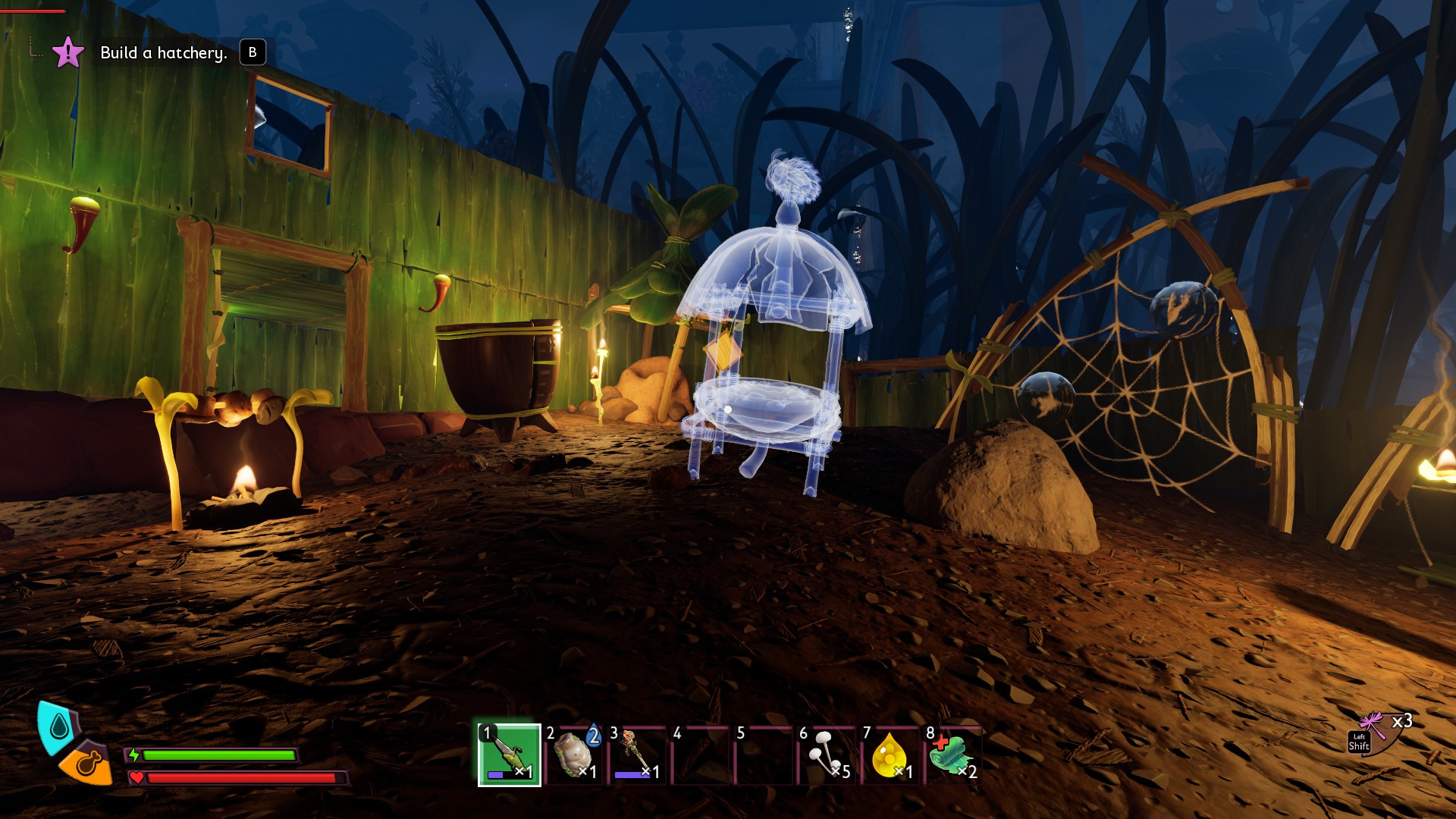Click the blue water droplet thirst icon
The width and height of the screenshot is (1456, 819).
58,727
